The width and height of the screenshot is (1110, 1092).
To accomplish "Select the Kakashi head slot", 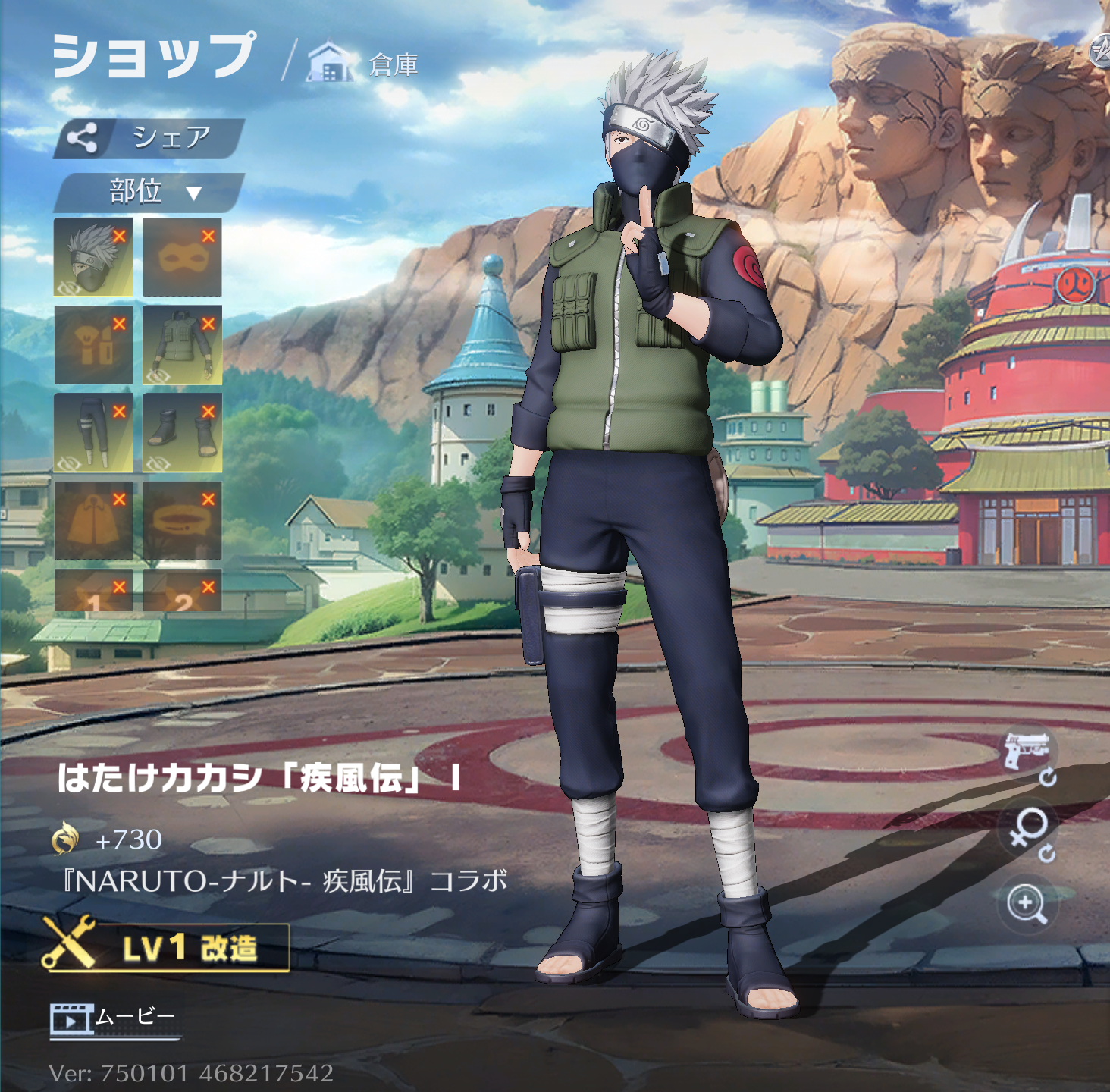I will pyautogui.click(x=93, y=257).
